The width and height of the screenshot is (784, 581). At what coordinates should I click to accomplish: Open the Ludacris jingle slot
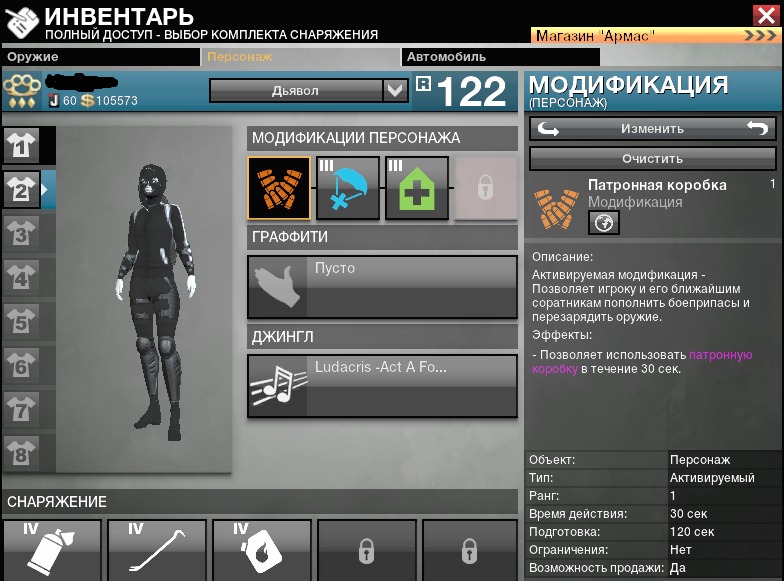[382, 385]
